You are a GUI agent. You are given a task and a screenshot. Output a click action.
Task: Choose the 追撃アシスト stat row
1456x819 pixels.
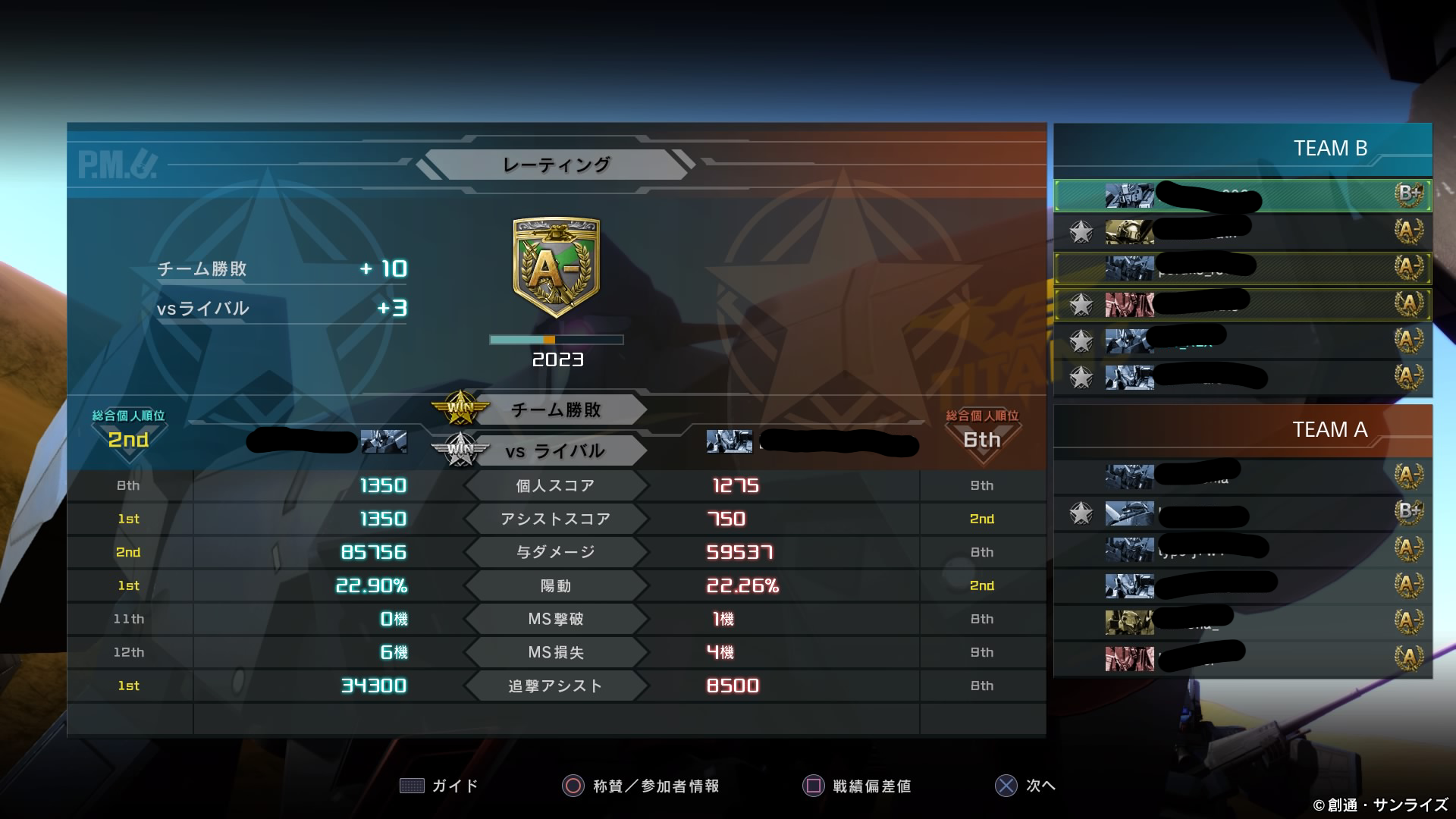click(556, 686)
